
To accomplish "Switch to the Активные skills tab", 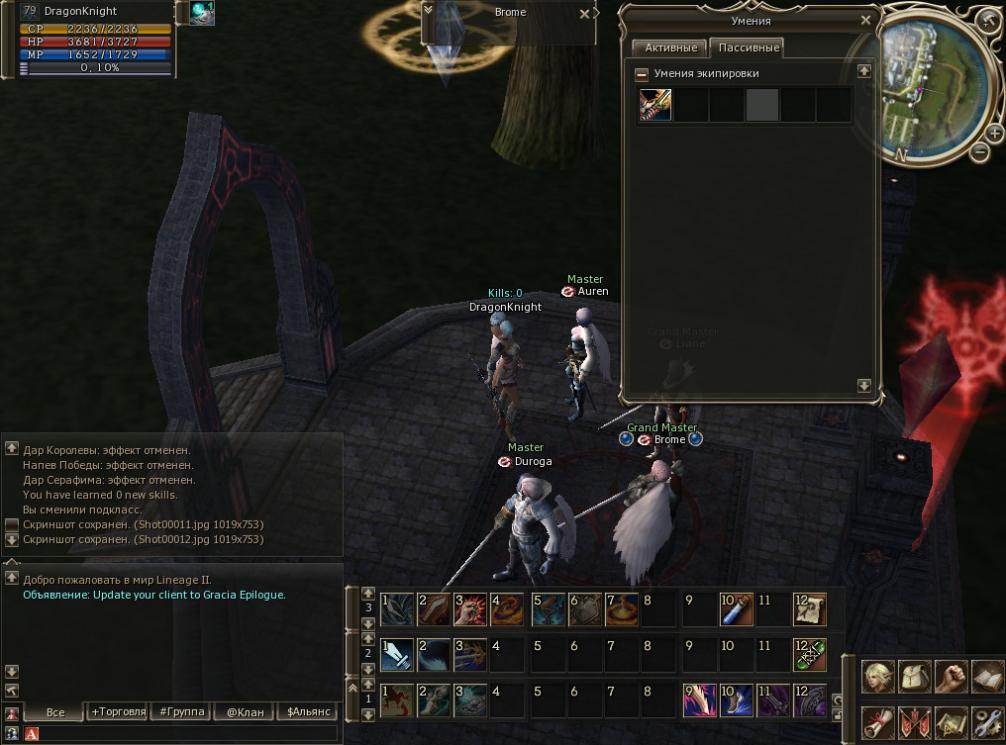I will pyautogui.click(x=668, y=48).
